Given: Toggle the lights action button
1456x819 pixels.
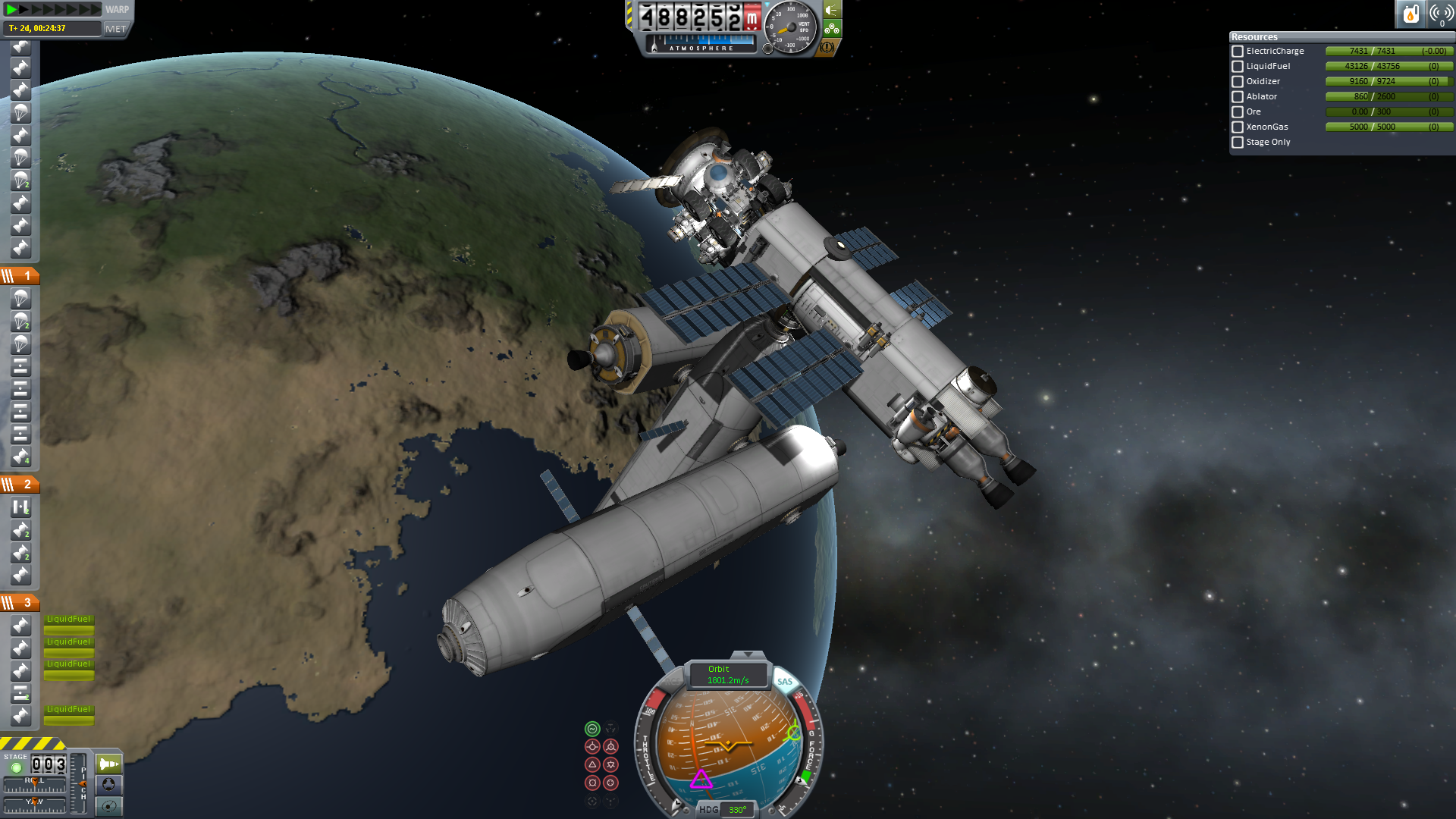Looking at the screenshot, I should click(x=832, y=10).
